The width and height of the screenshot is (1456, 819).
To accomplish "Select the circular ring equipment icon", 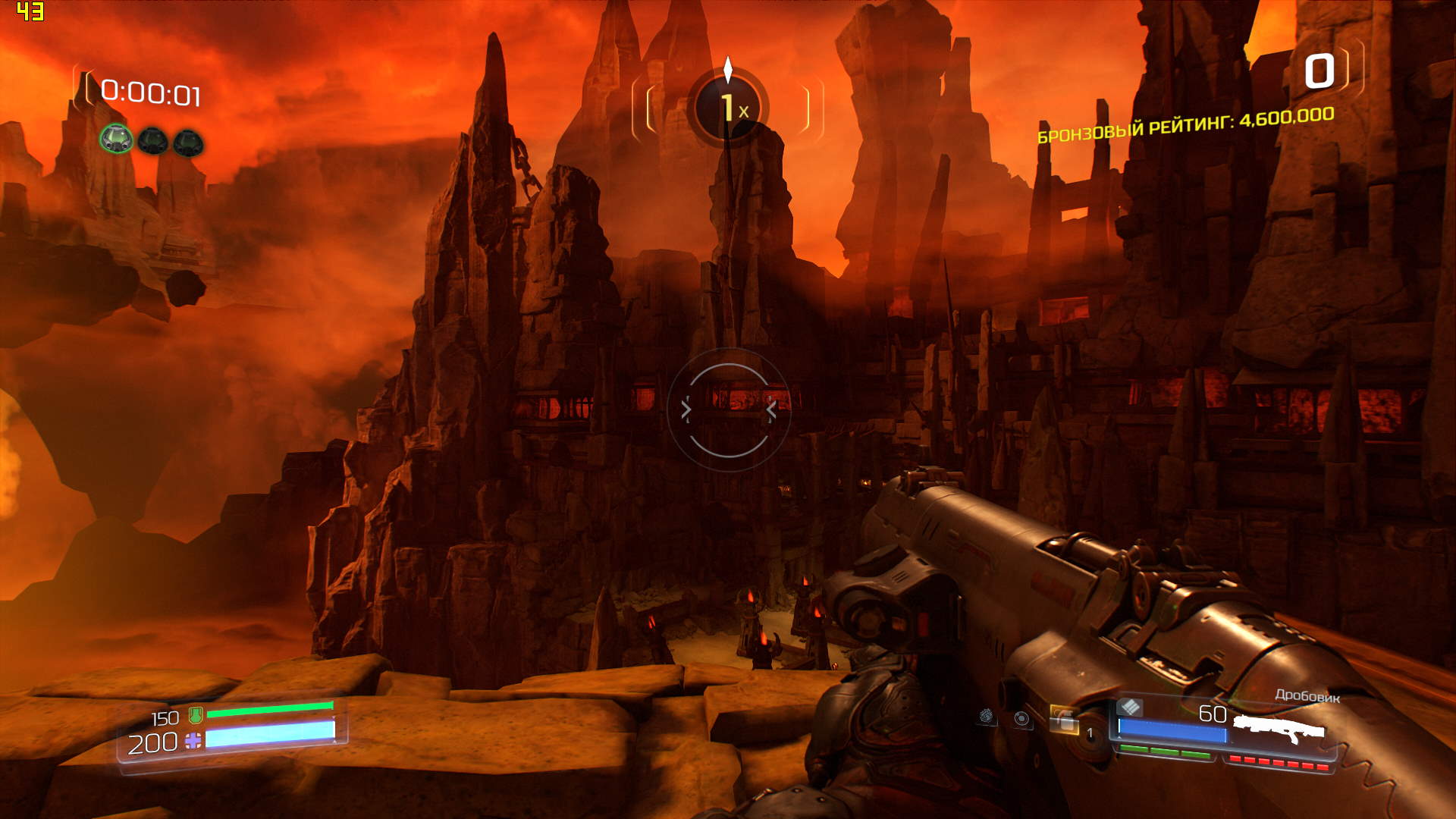I will (x=1022, y=719).
